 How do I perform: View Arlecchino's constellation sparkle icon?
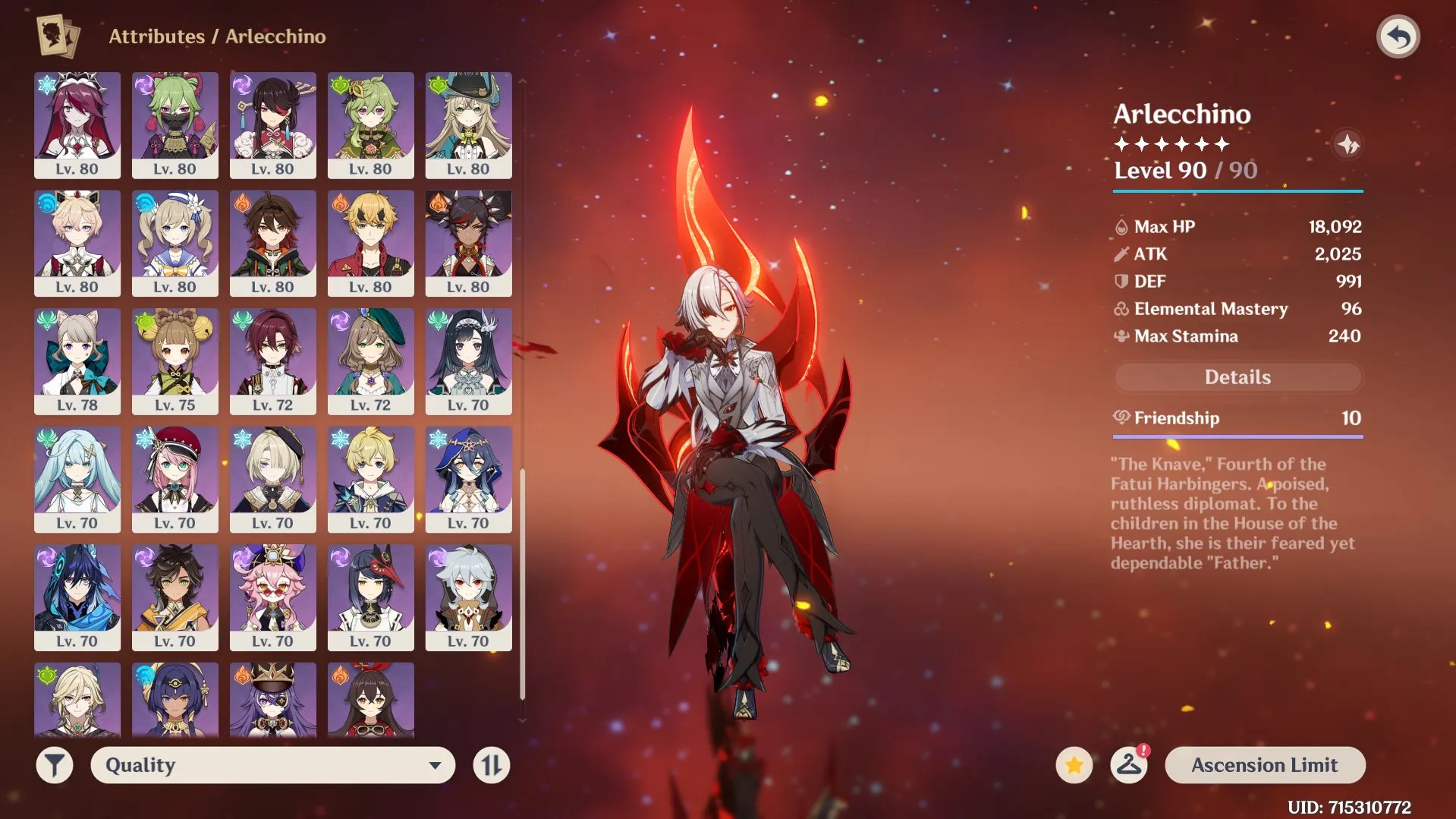coord(1348,144)
